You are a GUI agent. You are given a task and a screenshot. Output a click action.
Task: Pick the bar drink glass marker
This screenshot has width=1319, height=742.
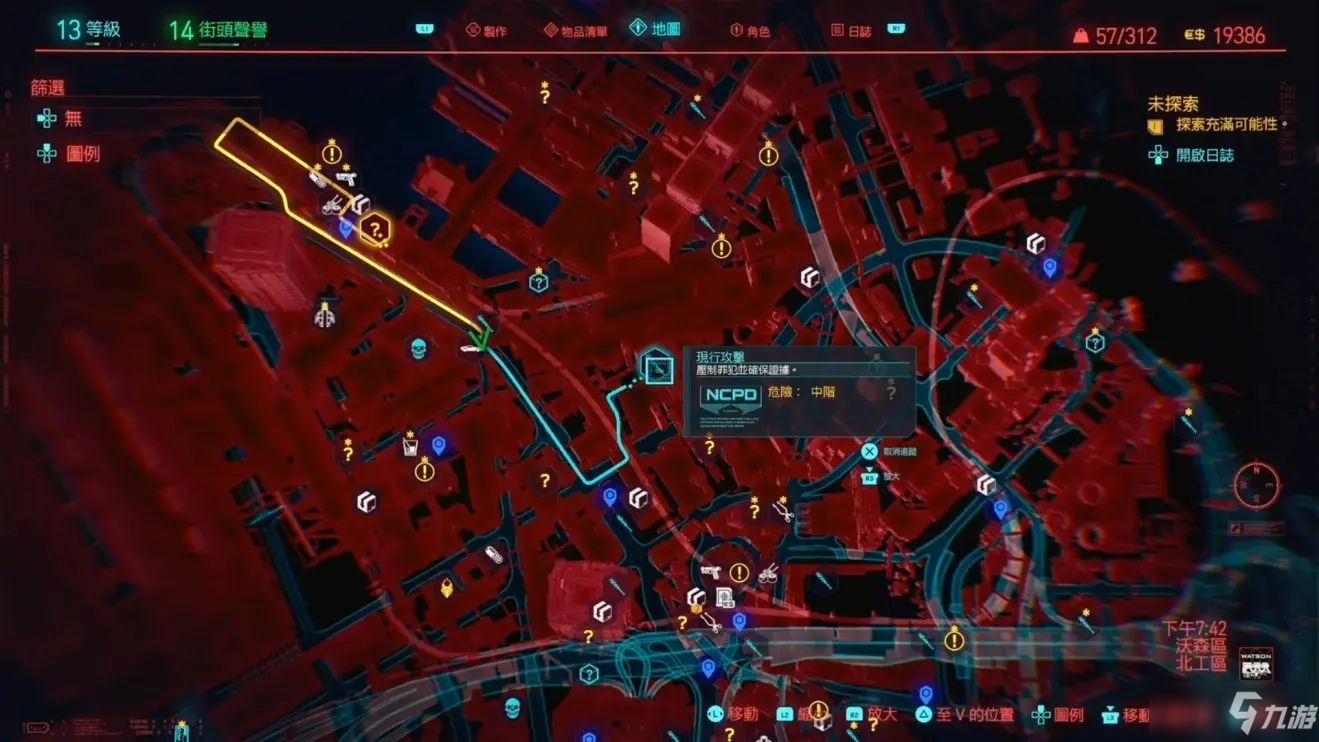click(x=409, y=445)
